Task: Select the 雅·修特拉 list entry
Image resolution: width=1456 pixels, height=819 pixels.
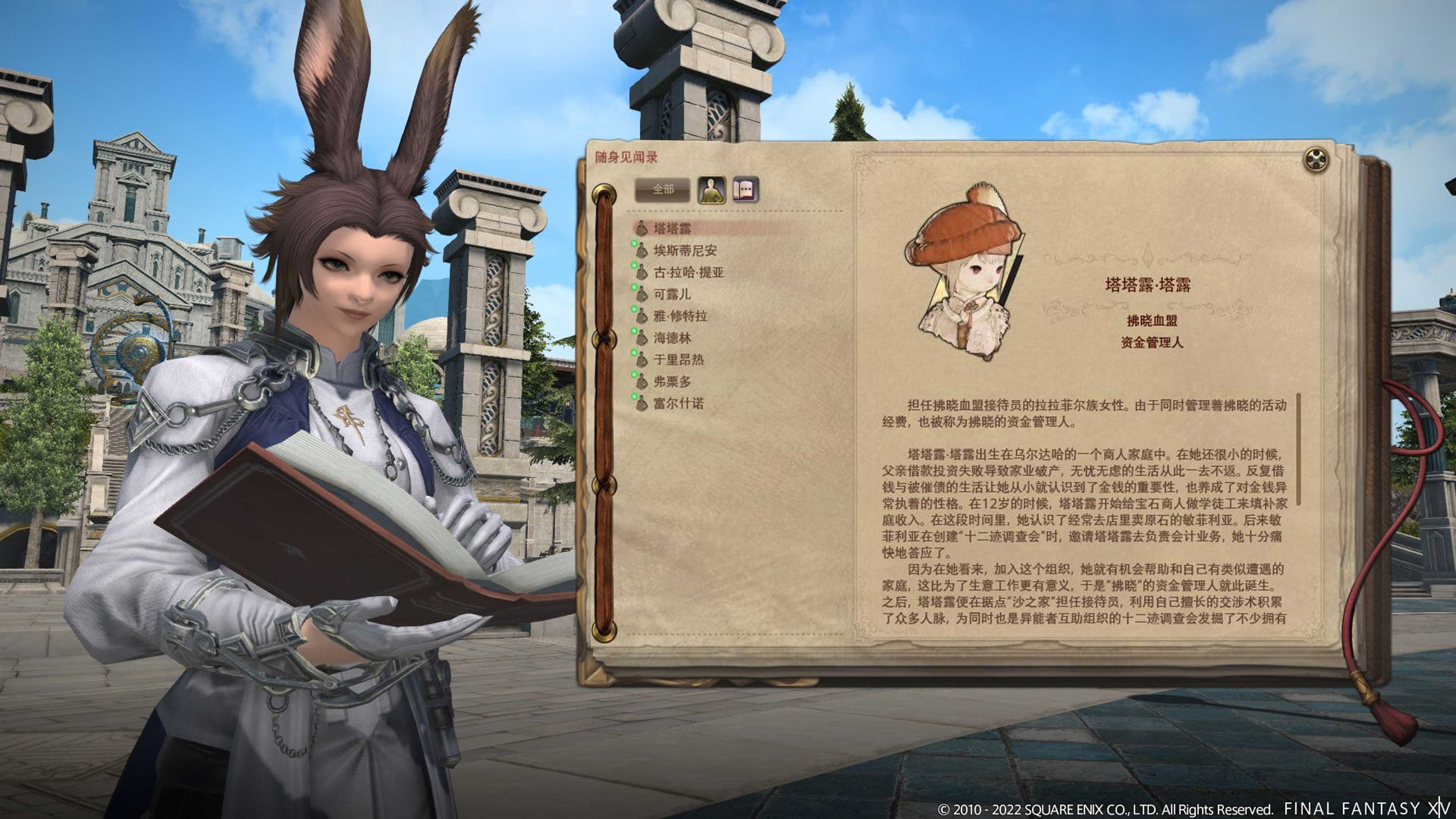Action: [681, 317]
